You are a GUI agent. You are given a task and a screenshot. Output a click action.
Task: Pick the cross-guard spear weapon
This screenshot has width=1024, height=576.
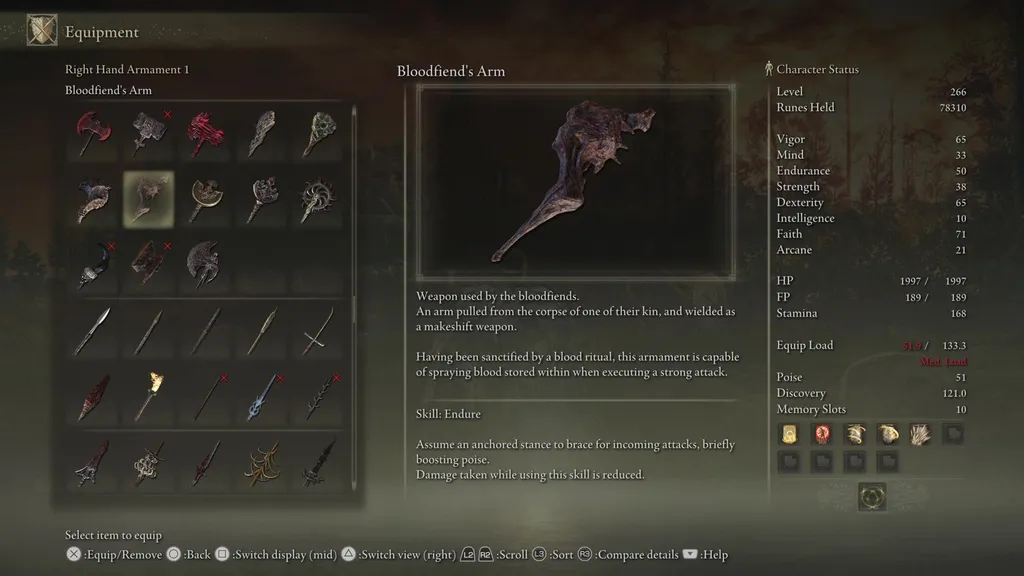tap(318, 330)
